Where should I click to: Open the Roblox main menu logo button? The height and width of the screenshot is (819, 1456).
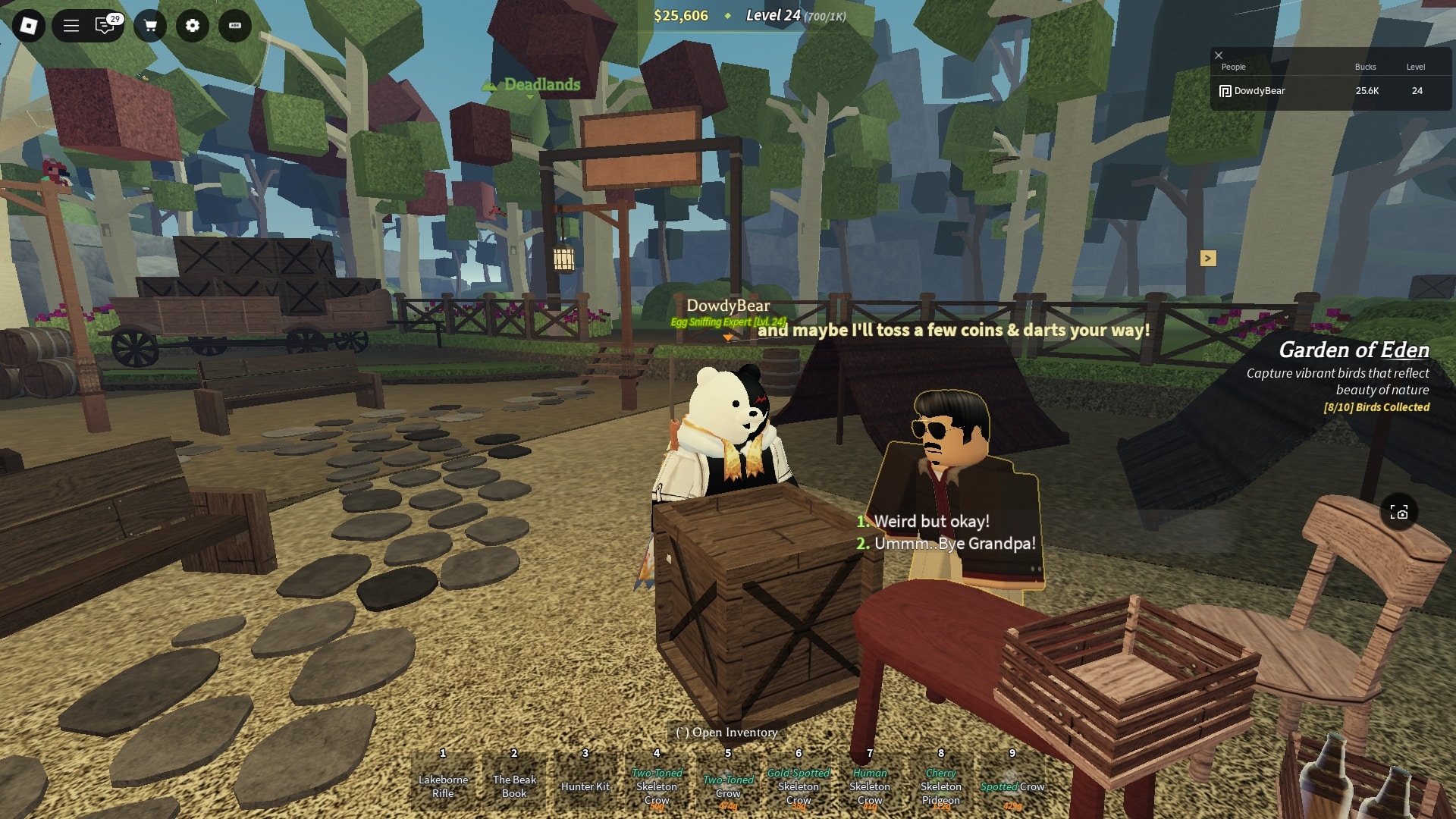tap(29, 27)
